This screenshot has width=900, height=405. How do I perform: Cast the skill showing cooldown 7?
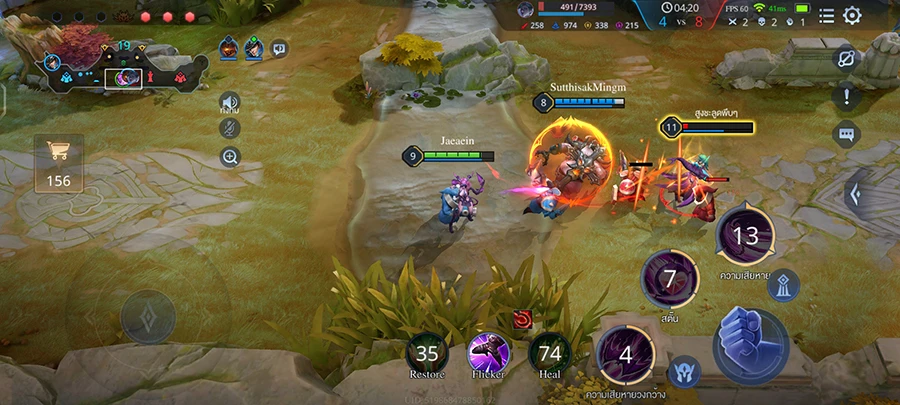[669, 279]
